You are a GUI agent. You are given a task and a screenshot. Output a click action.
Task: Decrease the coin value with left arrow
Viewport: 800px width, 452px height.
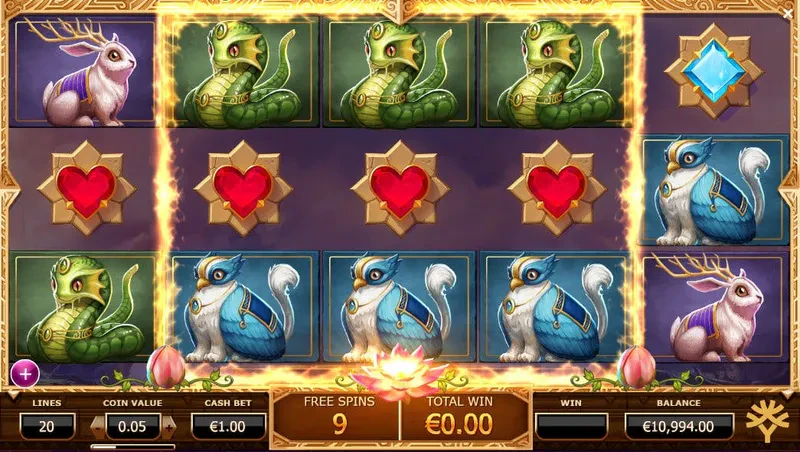tap(97, 425)
